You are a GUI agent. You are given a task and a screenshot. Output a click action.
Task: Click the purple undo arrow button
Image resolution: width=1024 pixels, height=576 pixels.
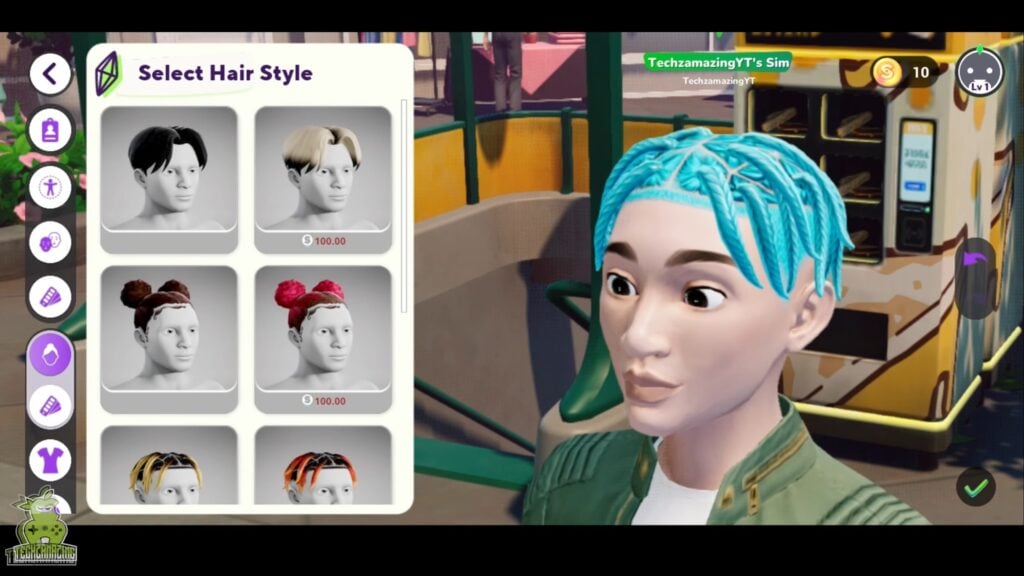pos(974,263)
